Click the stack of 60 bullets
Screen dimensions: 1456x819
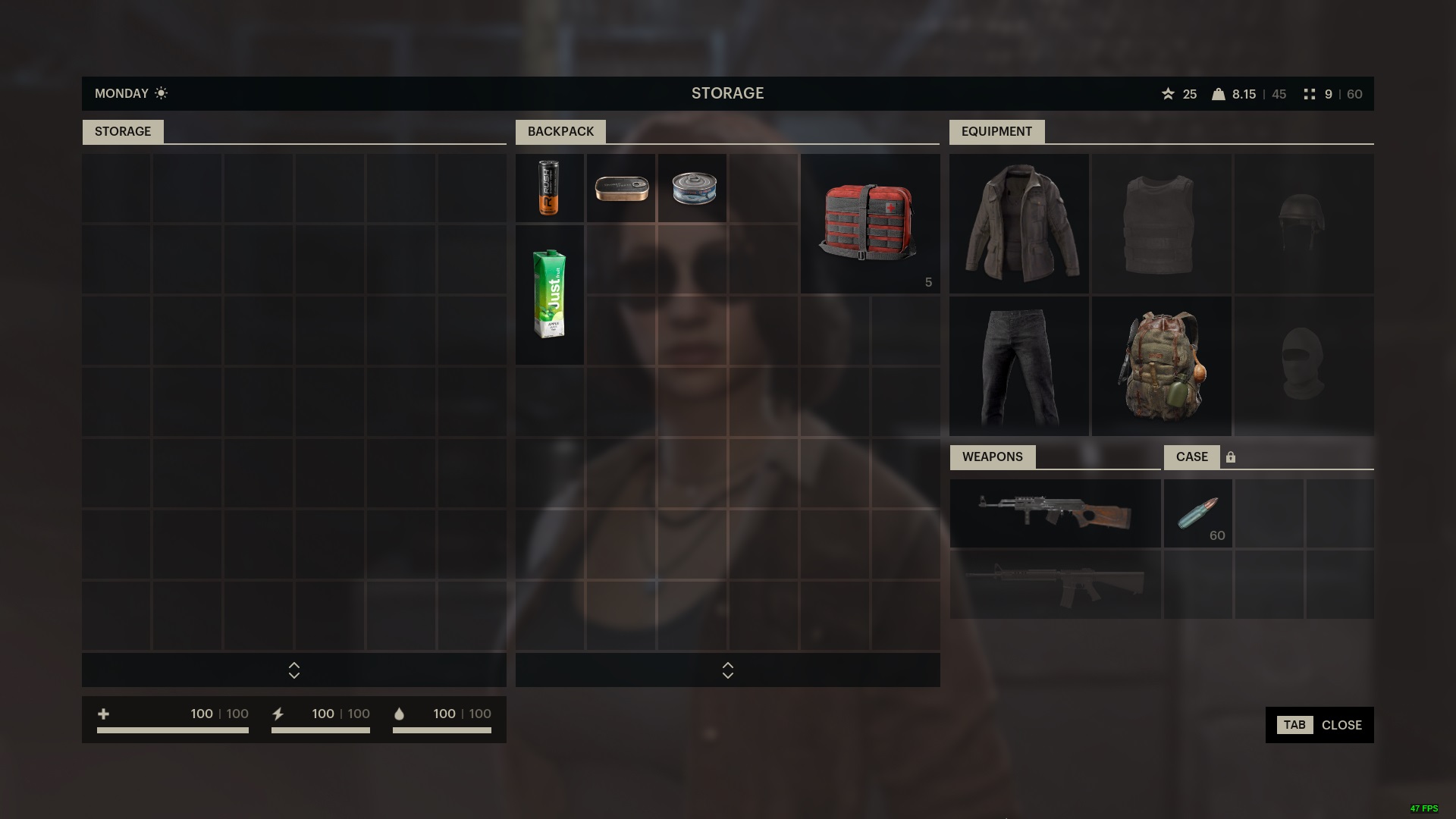click(1197, 513)
